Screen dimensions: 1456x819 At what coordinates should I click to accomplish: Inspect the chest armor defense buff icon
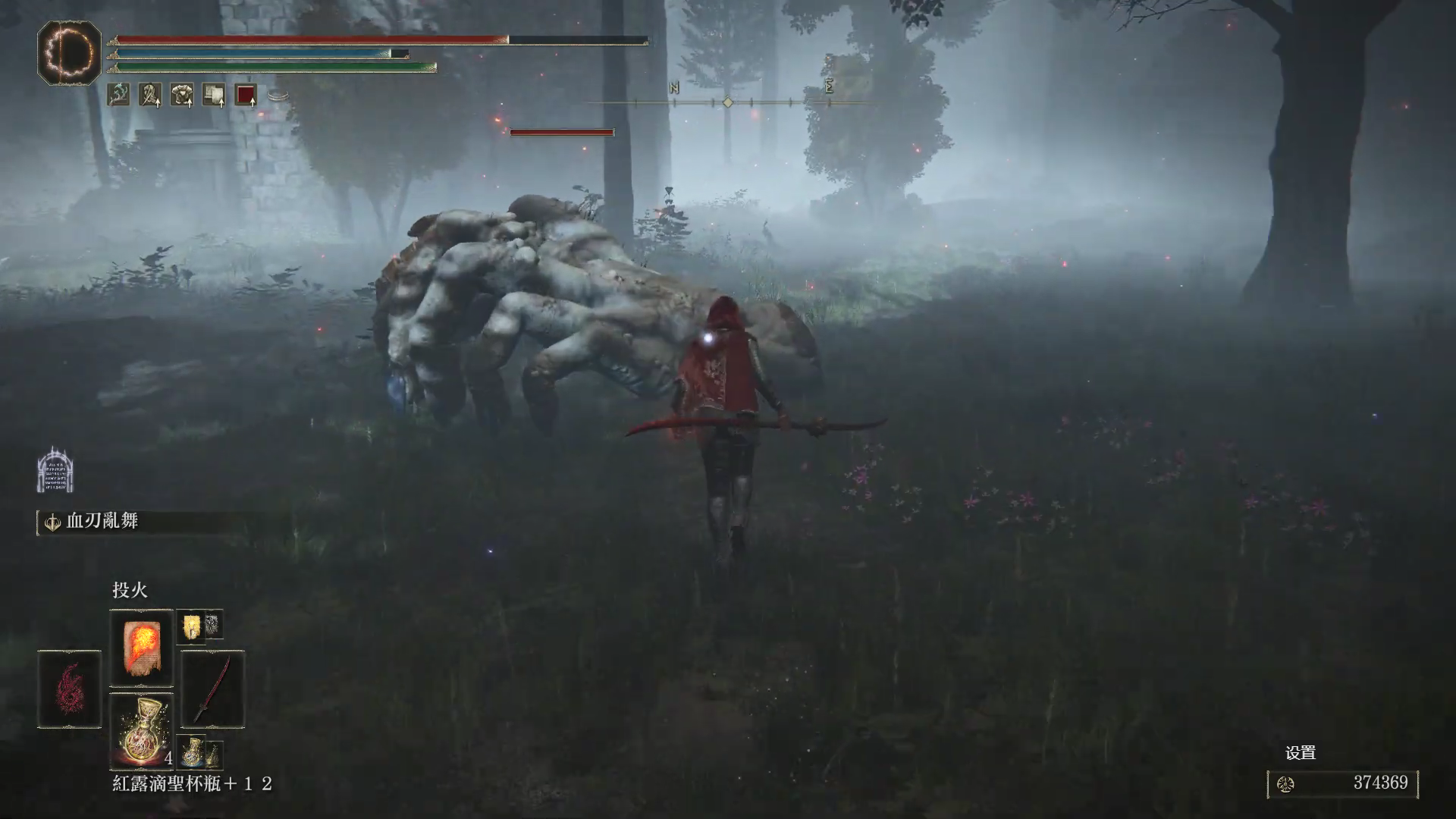click(x=182, y=95)
